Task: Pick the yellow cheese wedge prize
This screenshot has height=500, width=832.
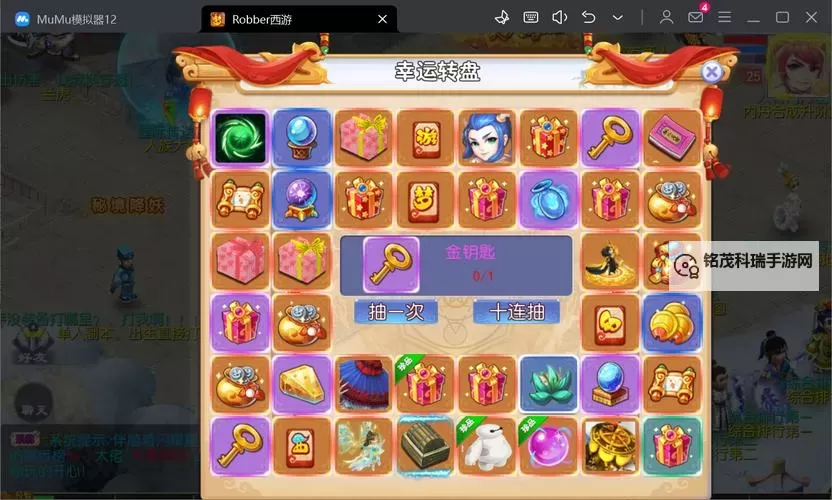Action: click(x=301, y=385)
